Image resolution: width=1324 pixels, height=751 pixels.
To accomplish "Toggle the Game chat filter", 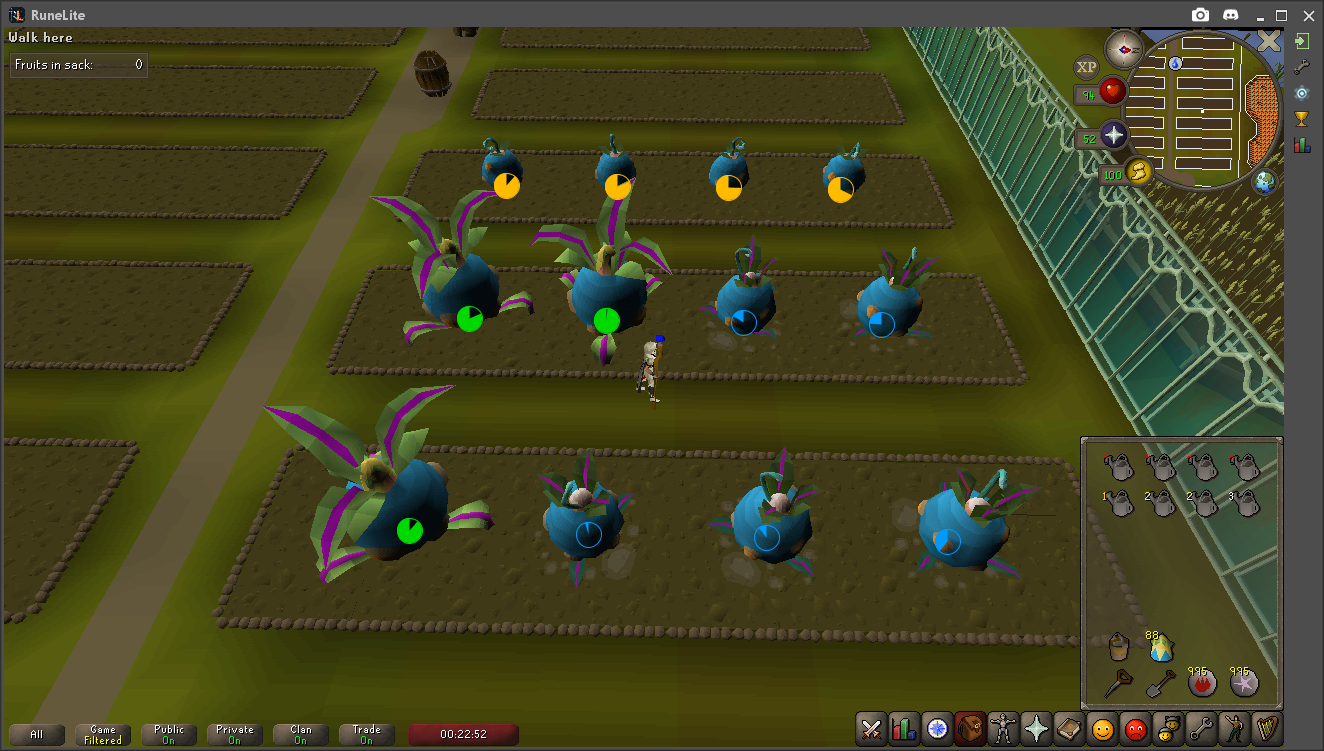I will [103, 735].
